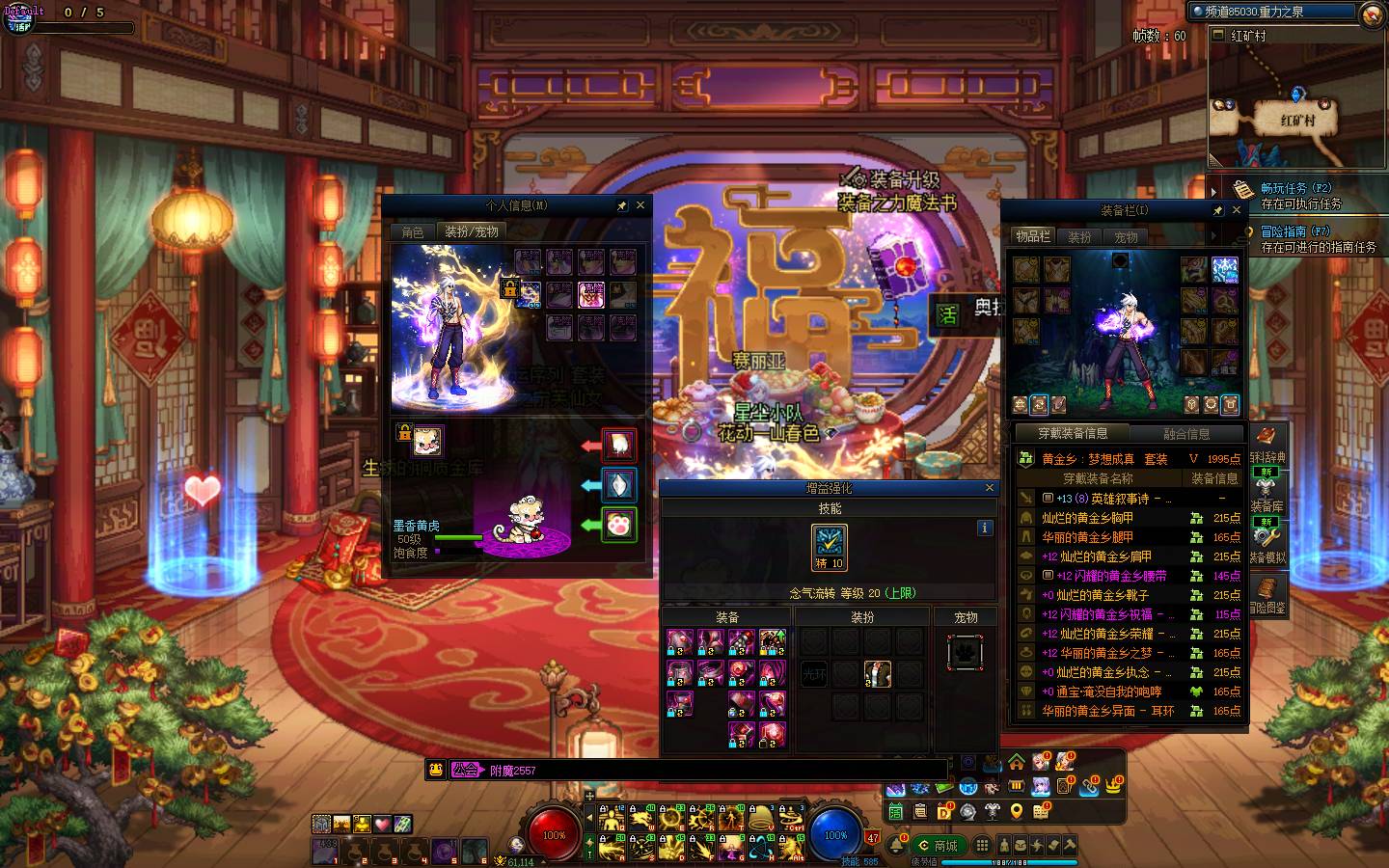Close the 装备栏 equipment window
This screenshot has height=868, width=1389.
(1237, 210)
